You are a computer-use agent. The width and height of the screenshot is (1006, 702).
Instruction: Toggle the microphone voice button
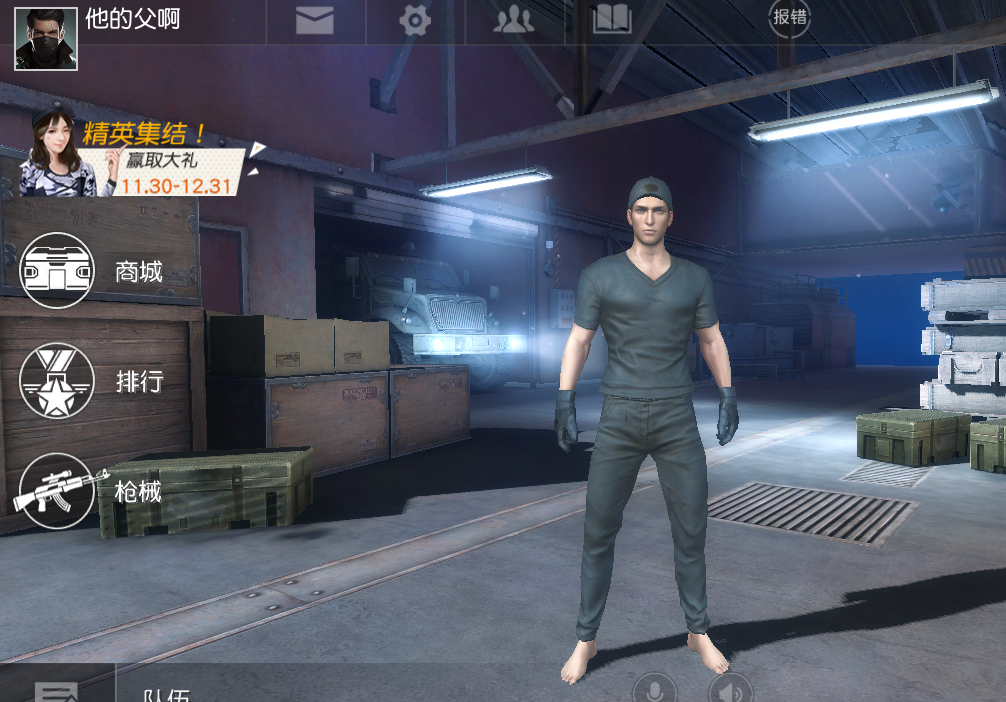tap(655, 690)
